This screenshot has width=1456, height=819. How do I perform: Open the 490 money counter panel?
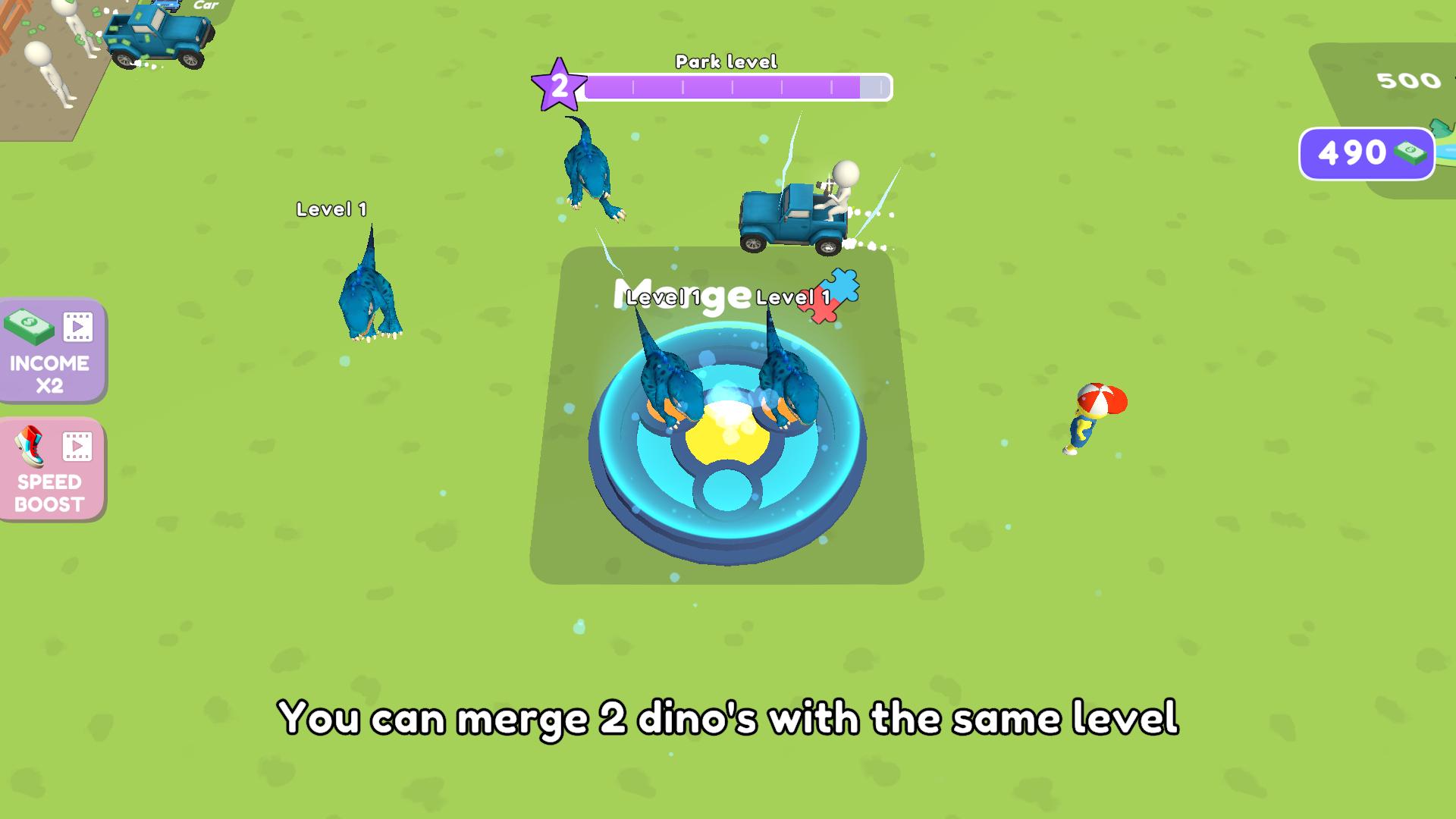pyautogui.click(x=1367, y=153)
